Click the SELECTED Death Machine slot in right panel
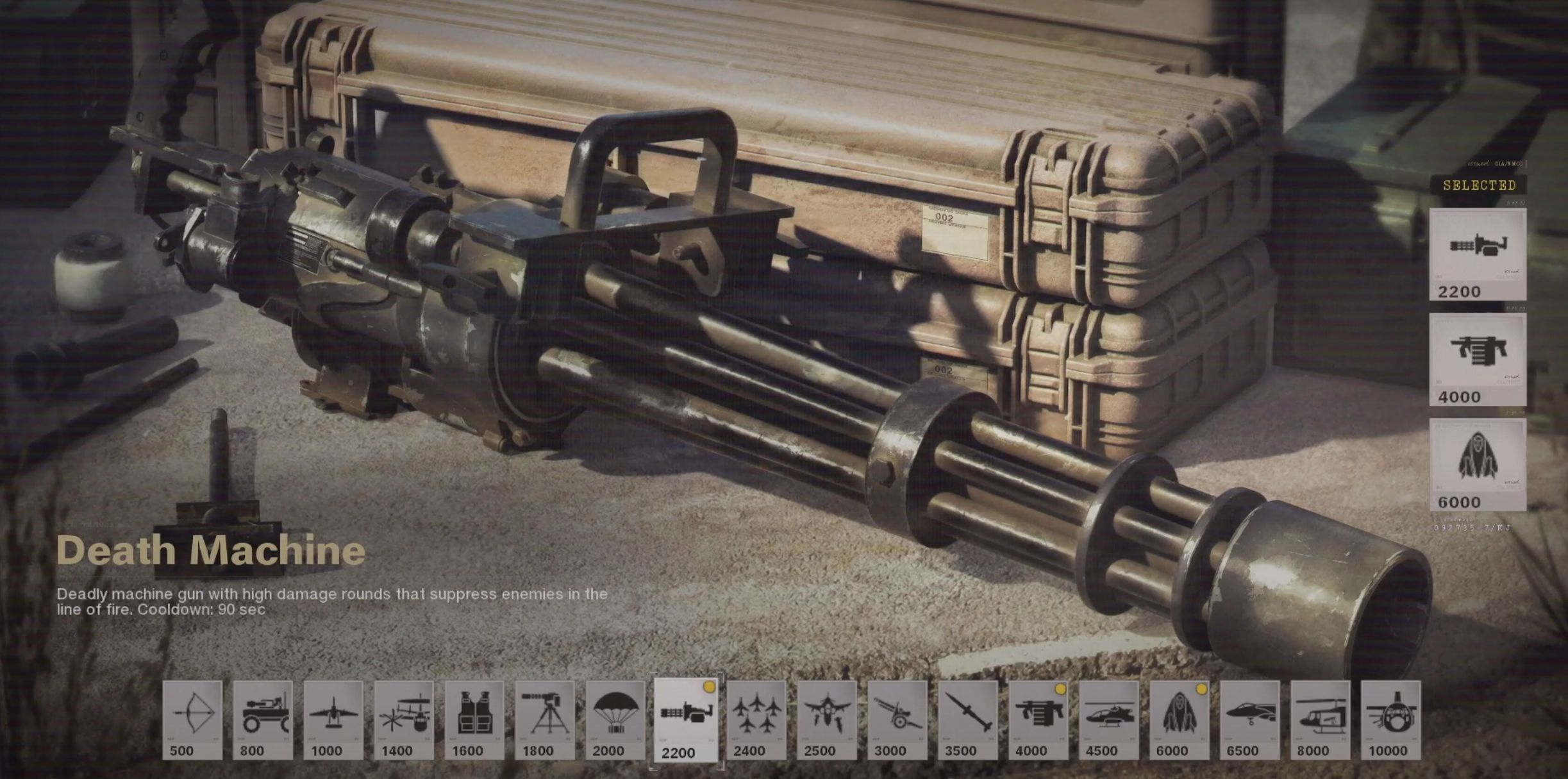Viewport: 1568px width, 779px height. (1478, 253)
